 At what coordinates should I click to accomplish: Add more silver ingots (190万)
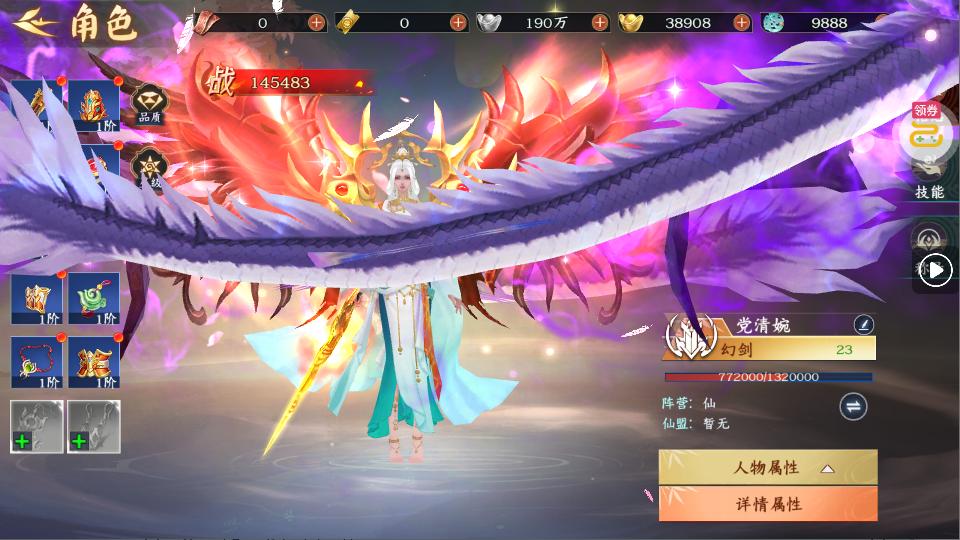tap(600, 22)
